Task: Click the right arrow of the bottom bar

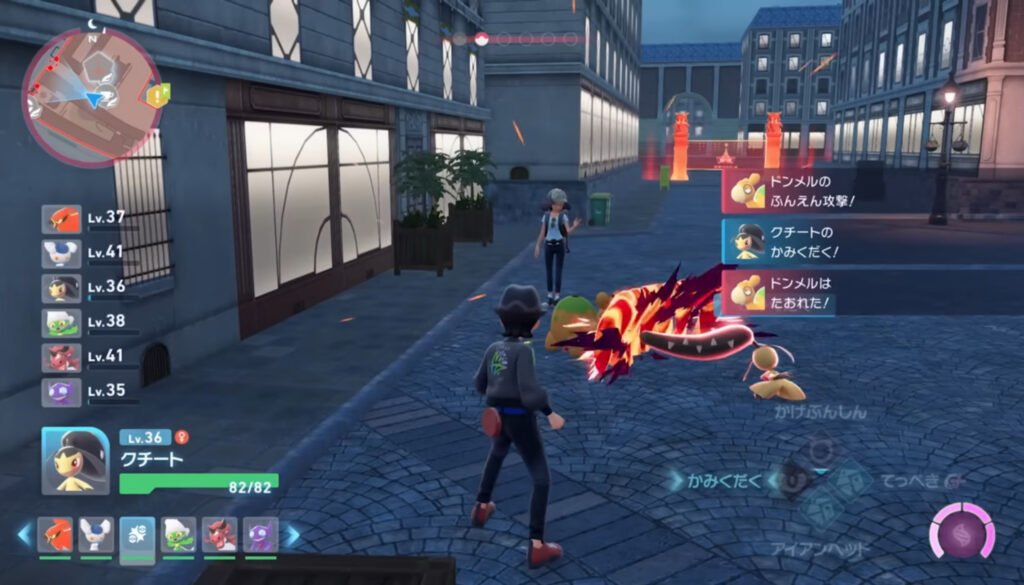Action: pos(292,535)
